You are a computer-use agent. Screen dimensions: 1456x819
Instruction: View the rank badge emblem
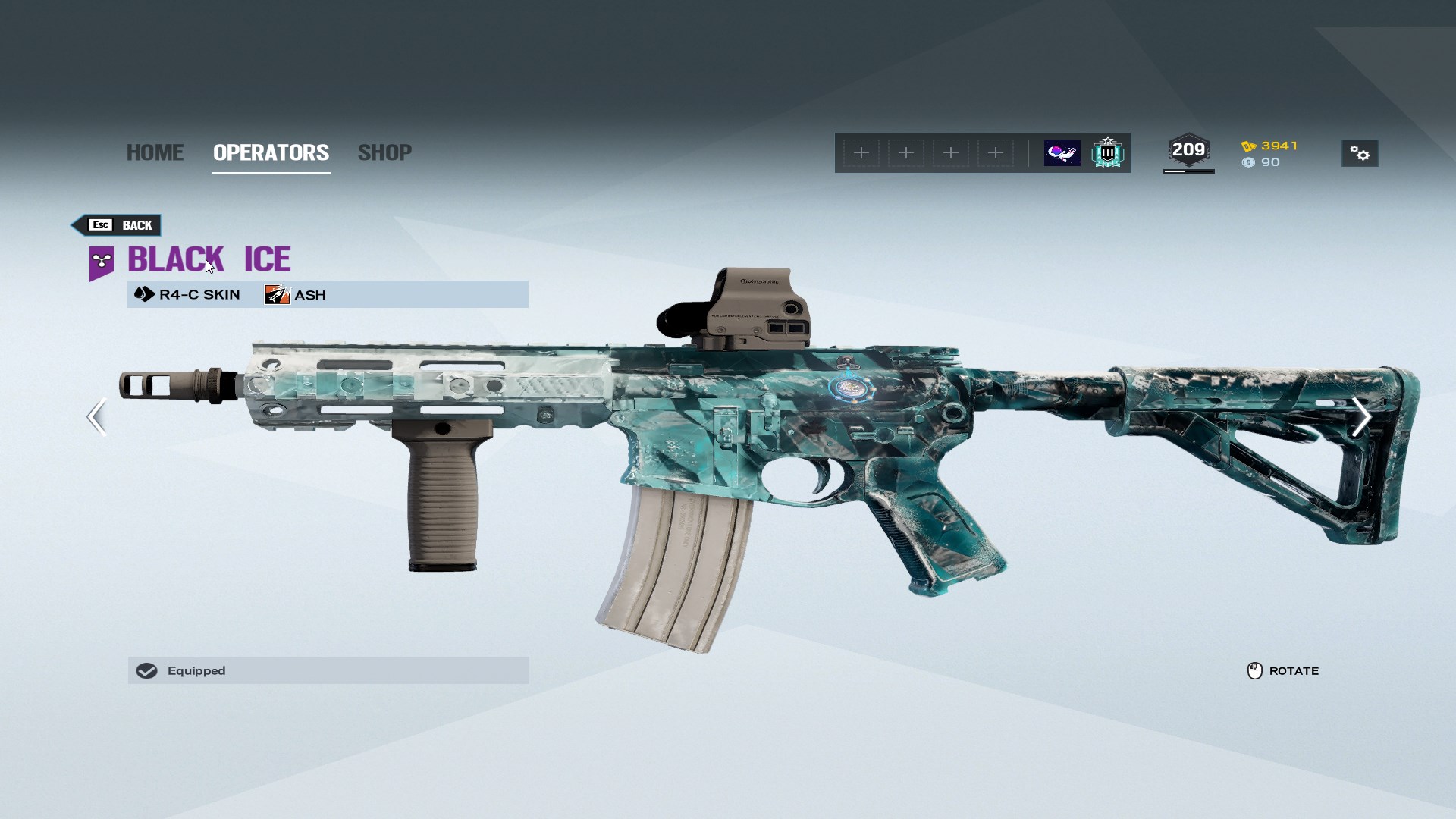coord(1107,153)
